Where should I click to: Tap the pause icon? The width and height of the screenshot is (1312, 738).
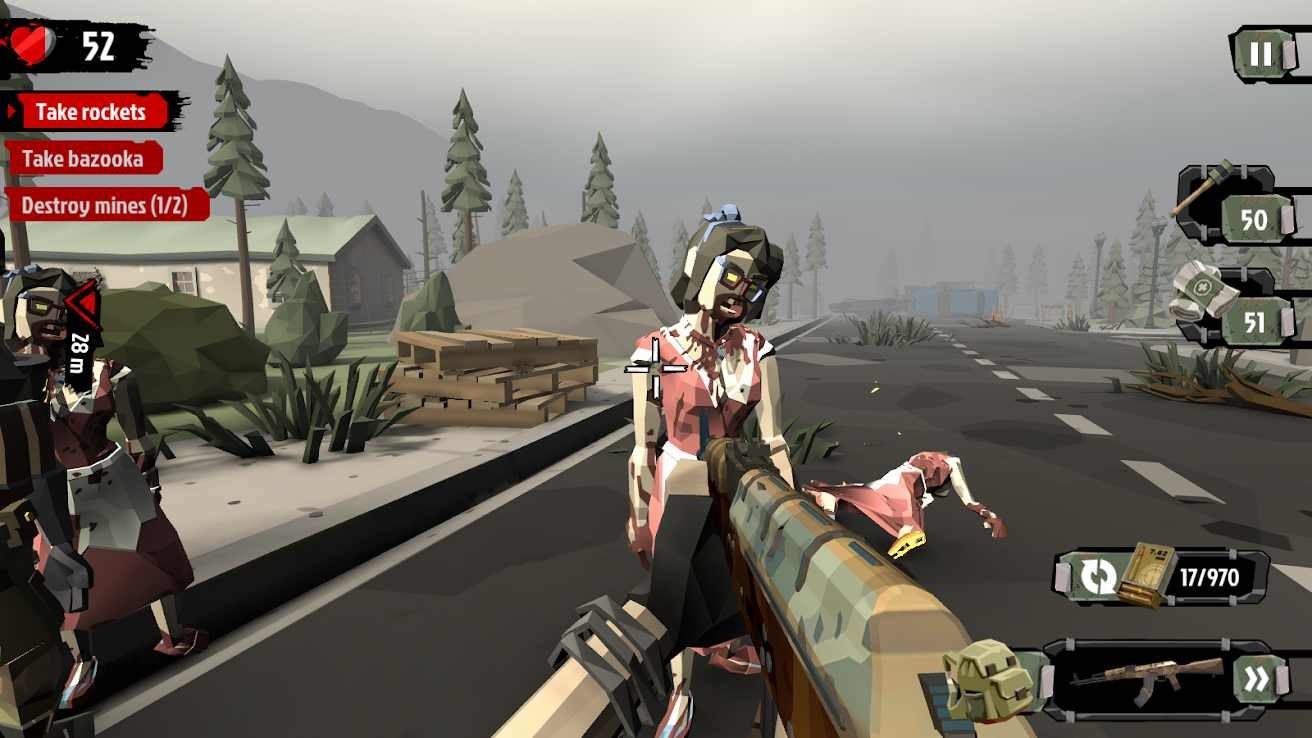[x=1262, y=55]
